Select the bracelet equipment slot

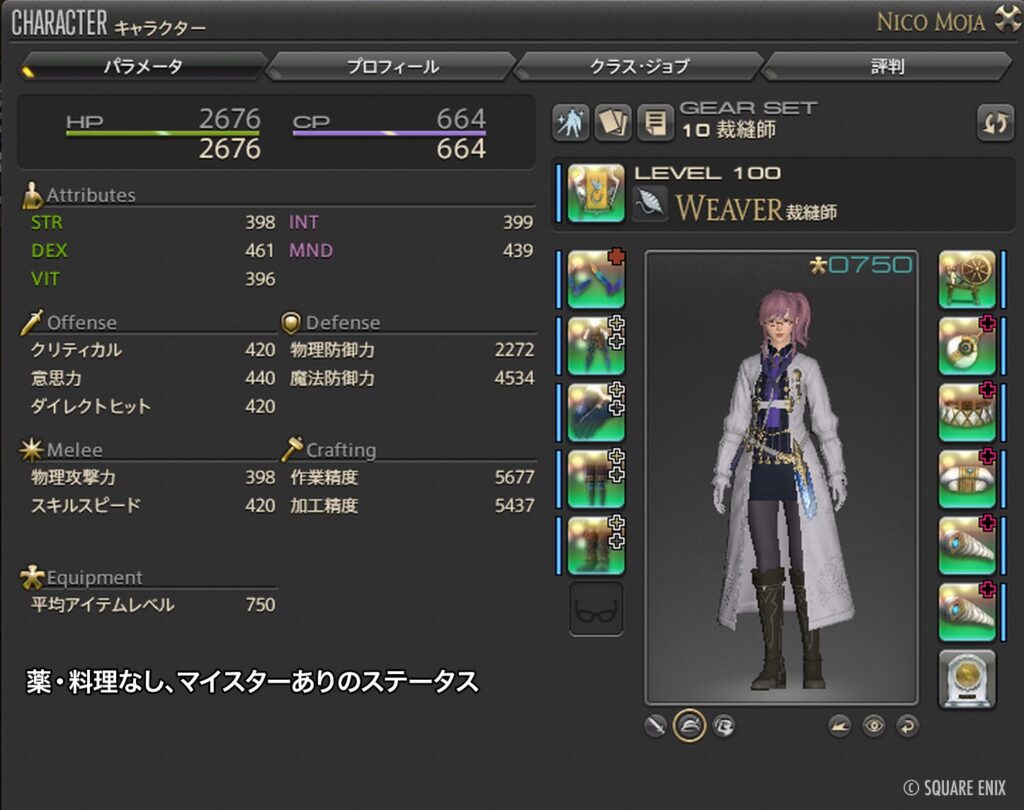(967, 479)
